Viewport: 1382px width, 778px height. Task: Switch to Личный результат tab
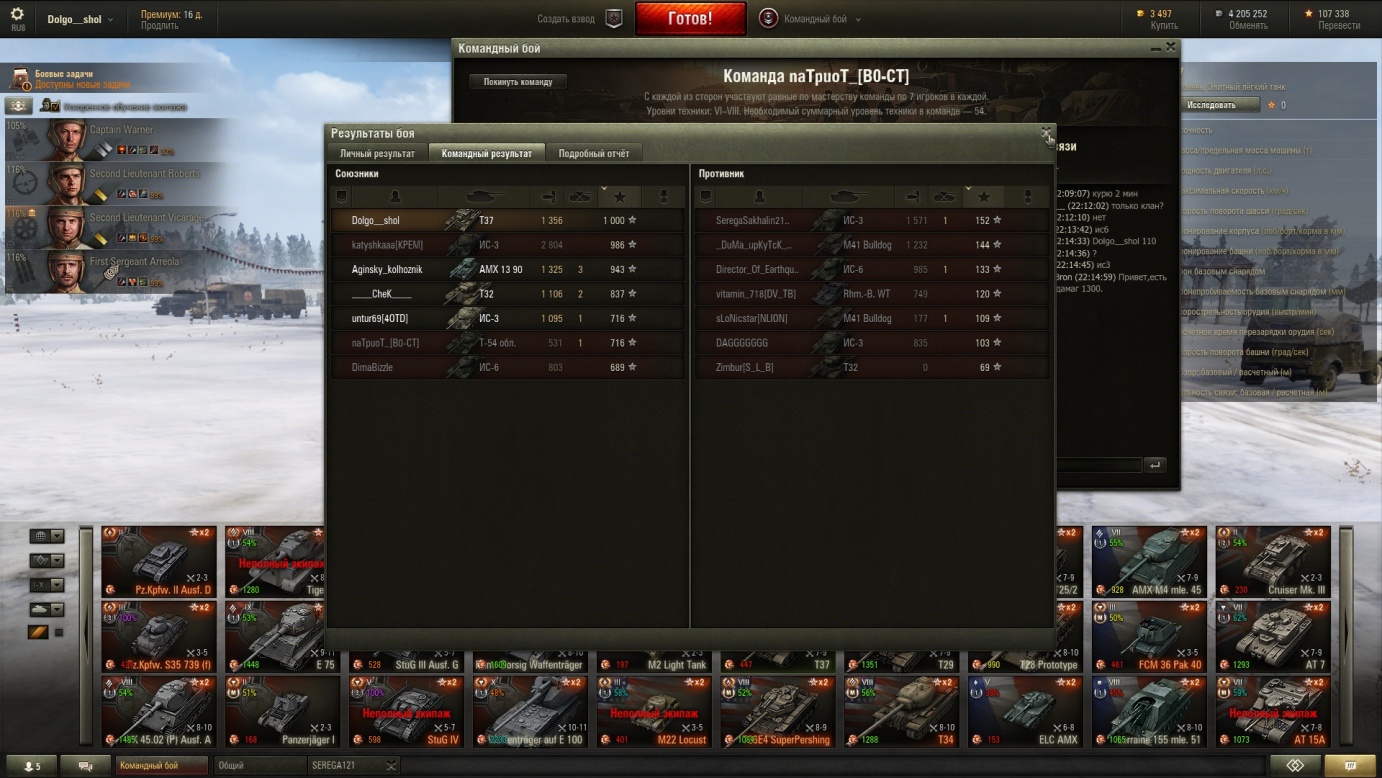(377, 153)
